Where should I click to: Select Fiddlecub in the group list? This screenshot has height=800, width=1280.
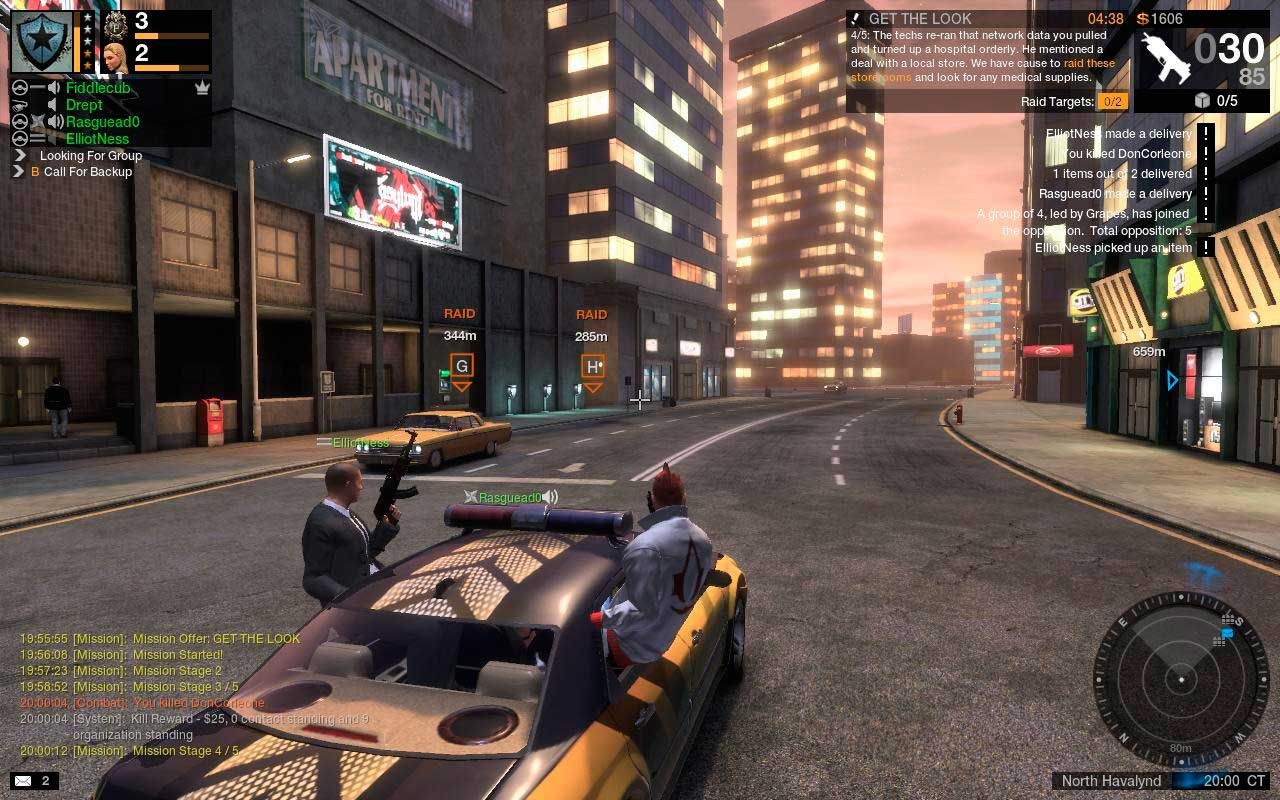(98, 88)
